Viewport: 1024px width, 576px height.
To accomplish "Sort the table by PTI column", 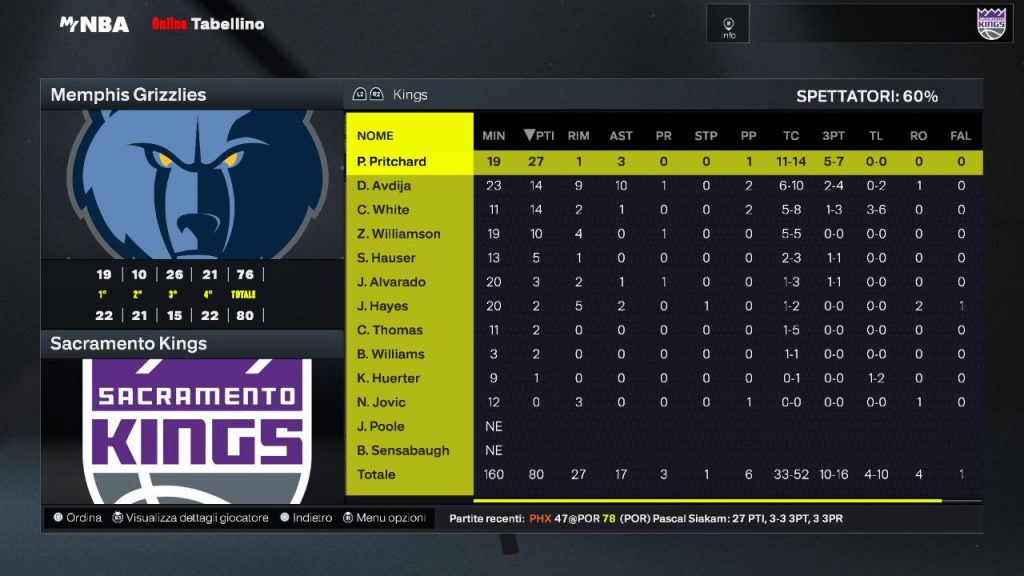I will pos(539,136).
